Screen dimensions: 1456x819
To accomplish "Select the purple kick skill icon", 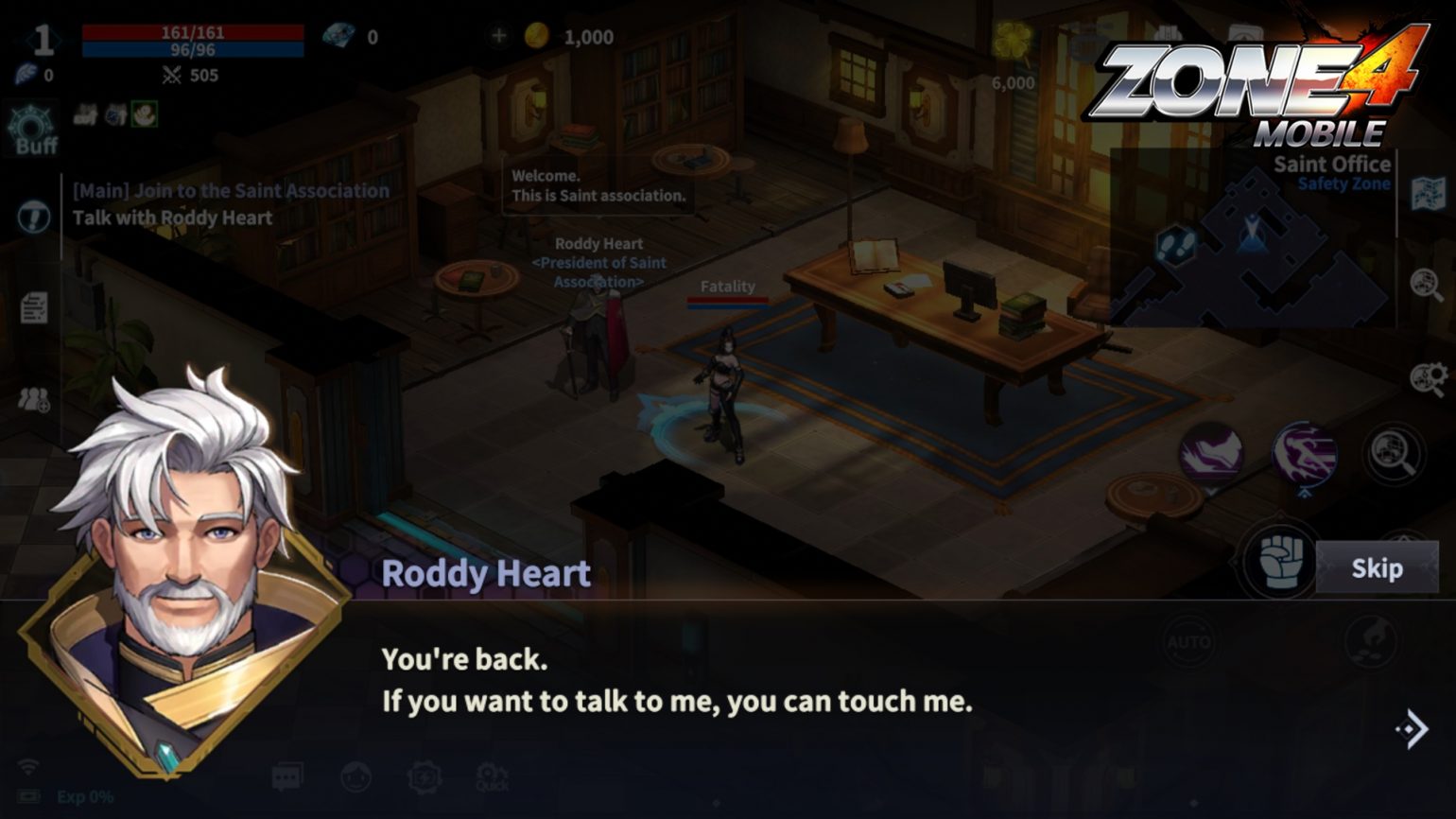I will pos(1213,452).
